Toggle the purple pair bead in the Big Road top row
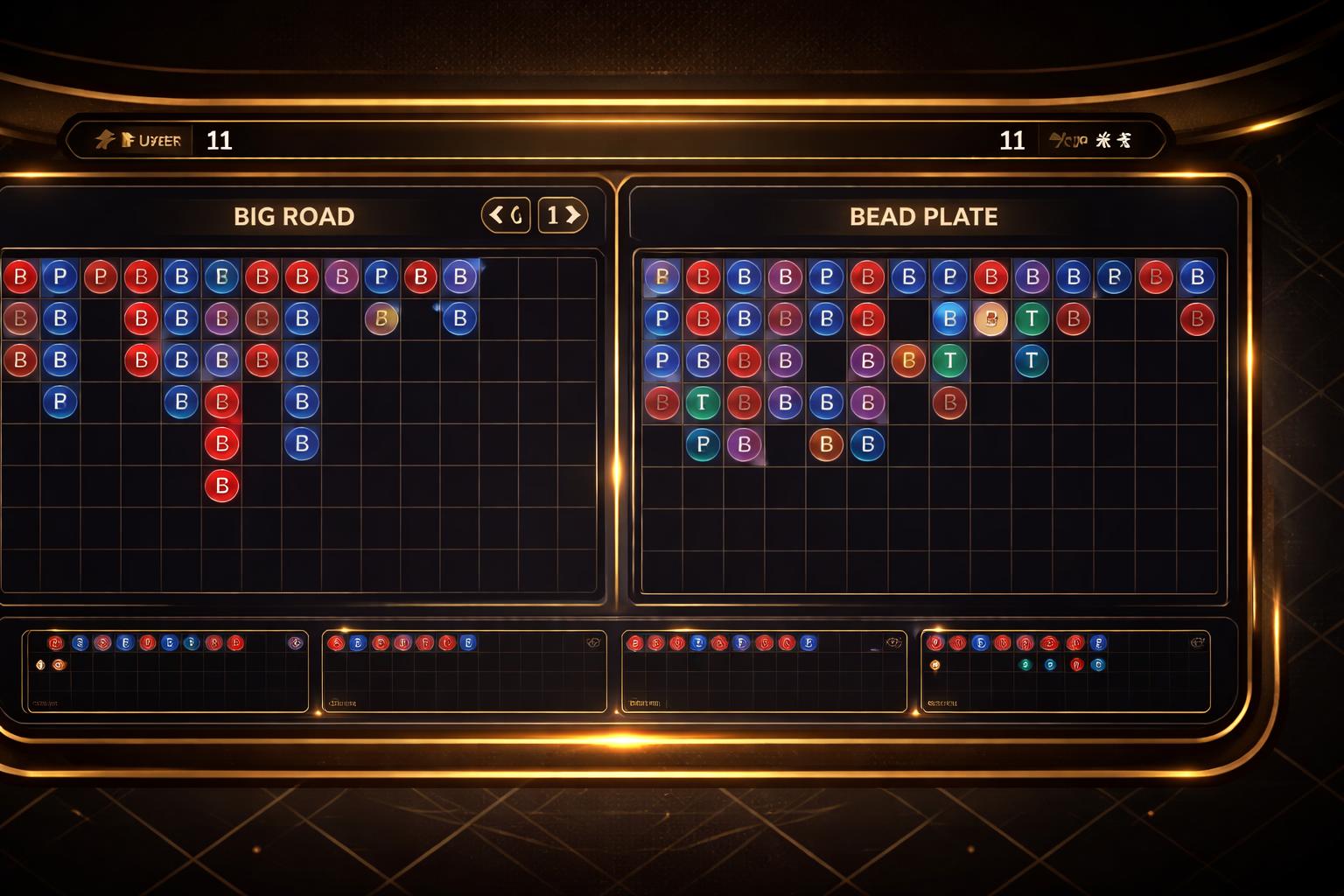The height and width of the screenshot is (896, 1344). (x=340, y=277)
